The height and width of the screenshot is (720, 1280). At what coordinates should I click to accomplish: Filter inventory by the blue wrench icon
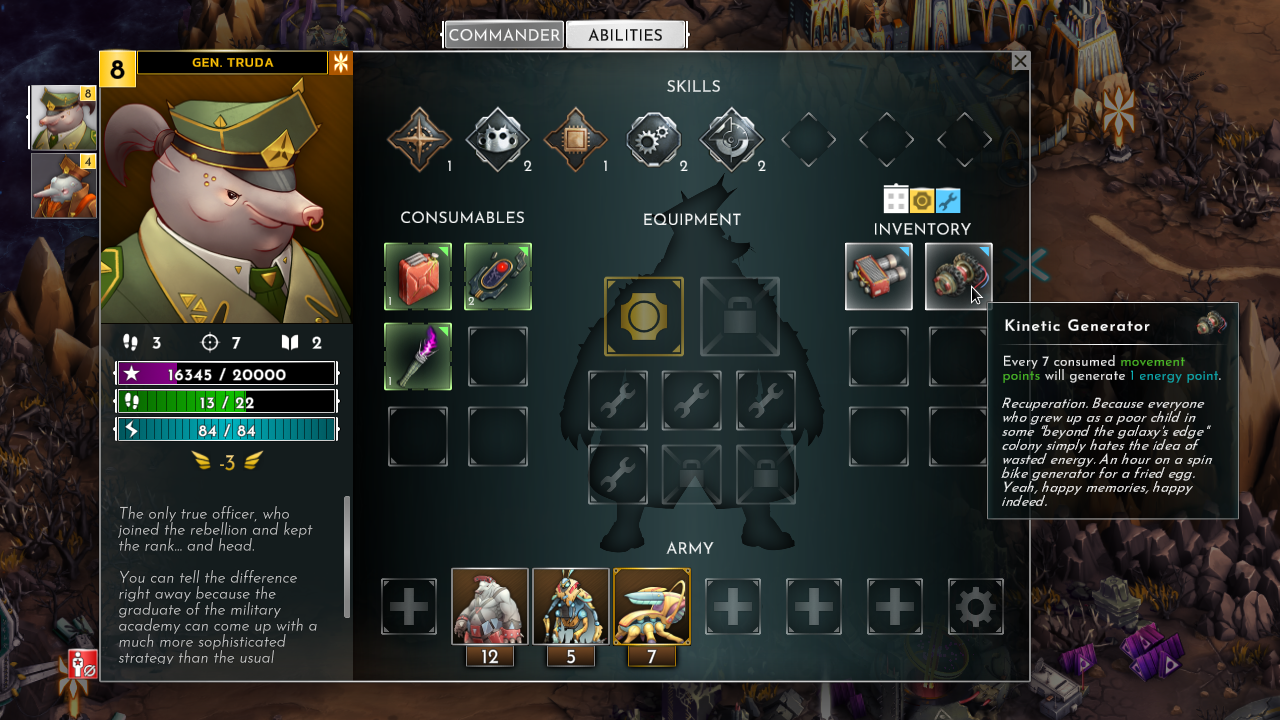(948, 200)
